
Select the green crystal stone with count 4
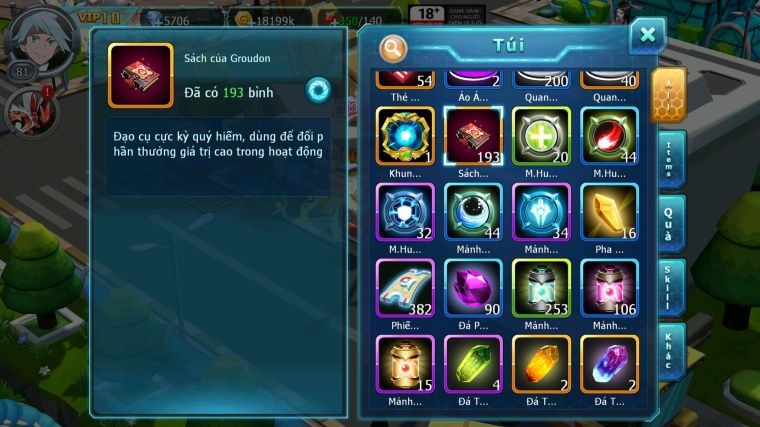click(473, 364)
